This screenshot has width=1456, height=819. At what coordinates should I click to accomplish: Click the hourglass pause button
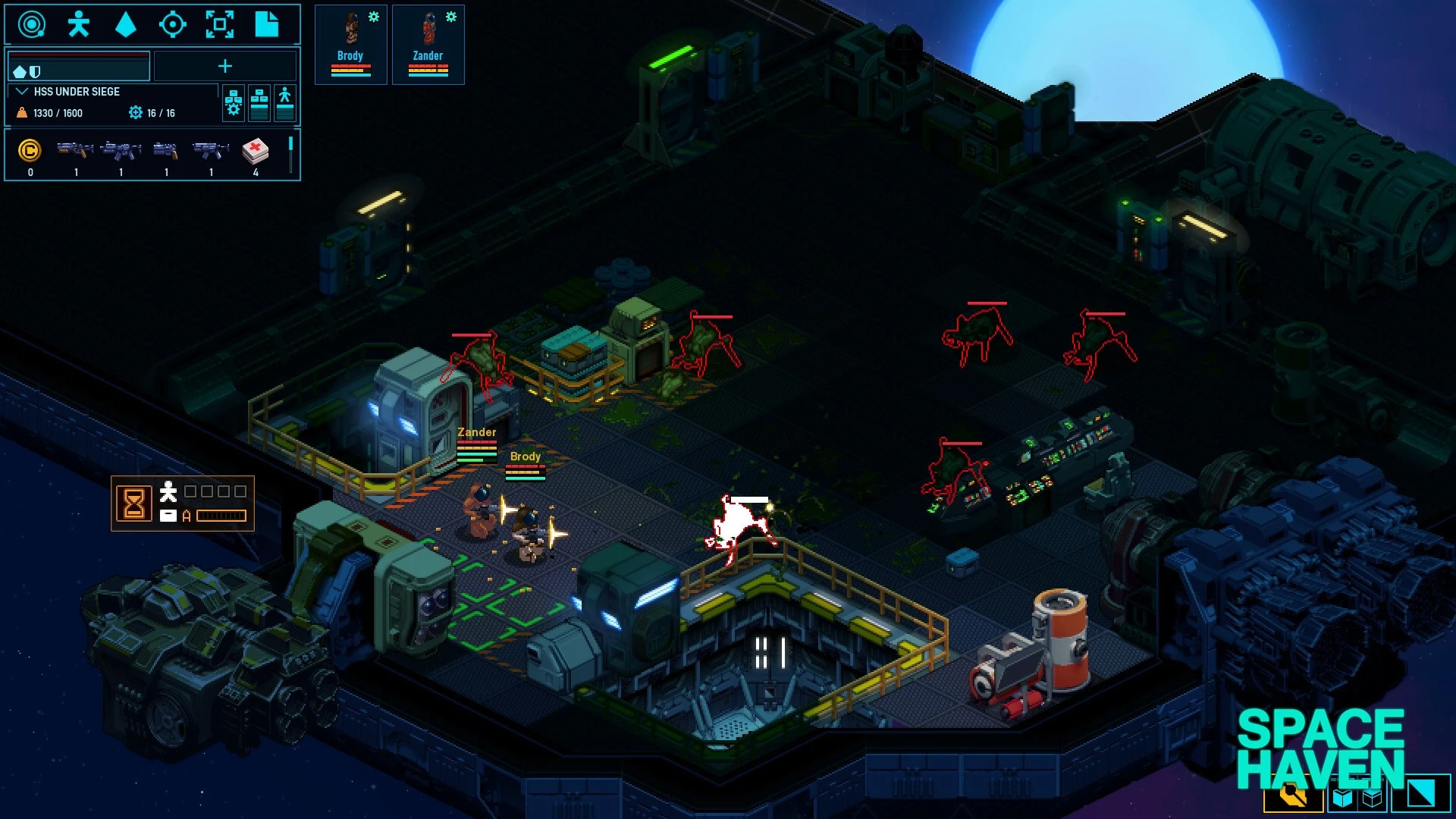tap(134, 503)
